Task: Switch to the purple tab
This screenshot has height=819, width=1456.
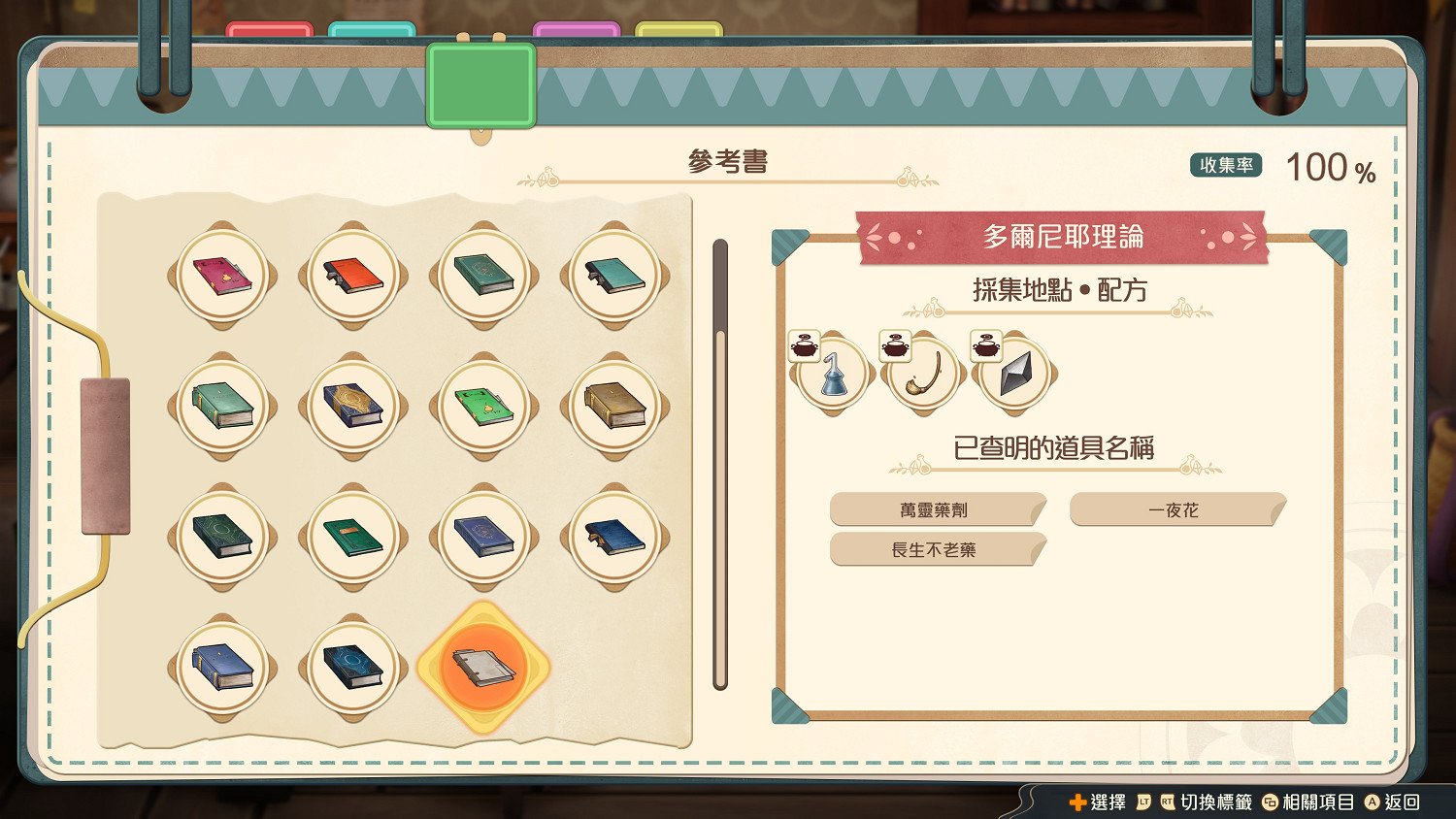Action: tap(577, 27)
